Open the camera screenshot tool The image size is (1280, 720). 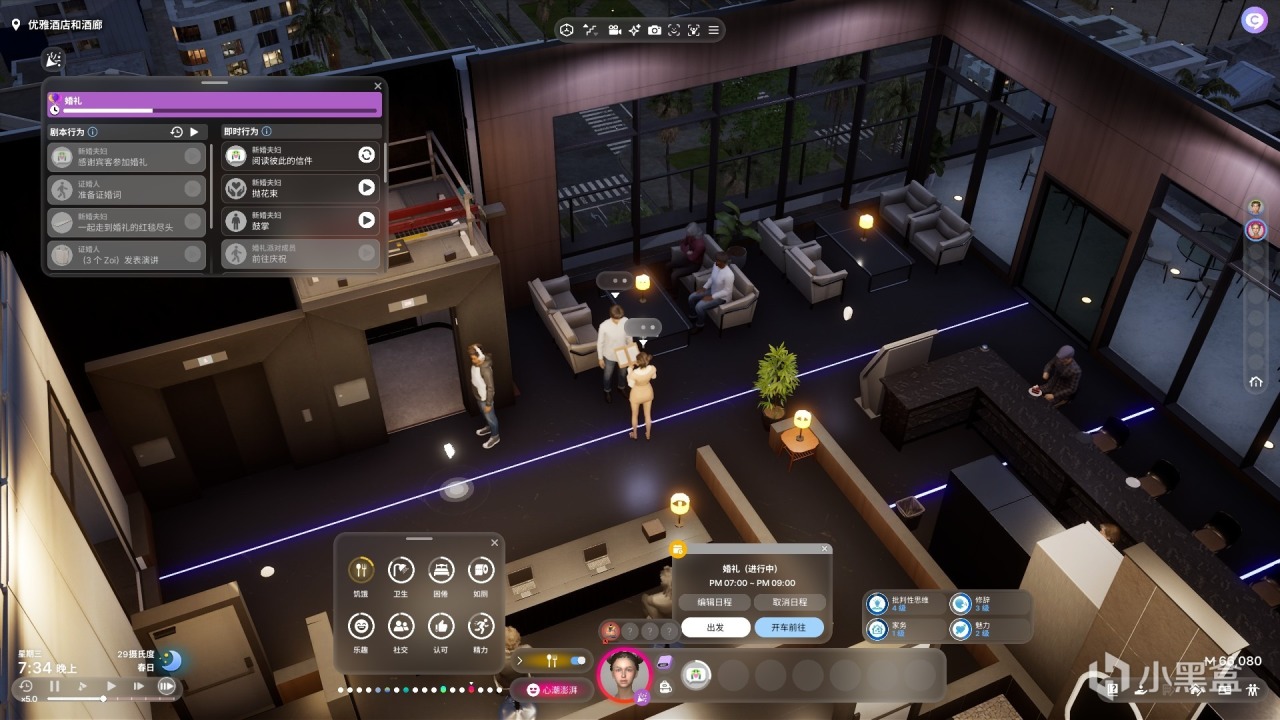click(x=654, y=30)
